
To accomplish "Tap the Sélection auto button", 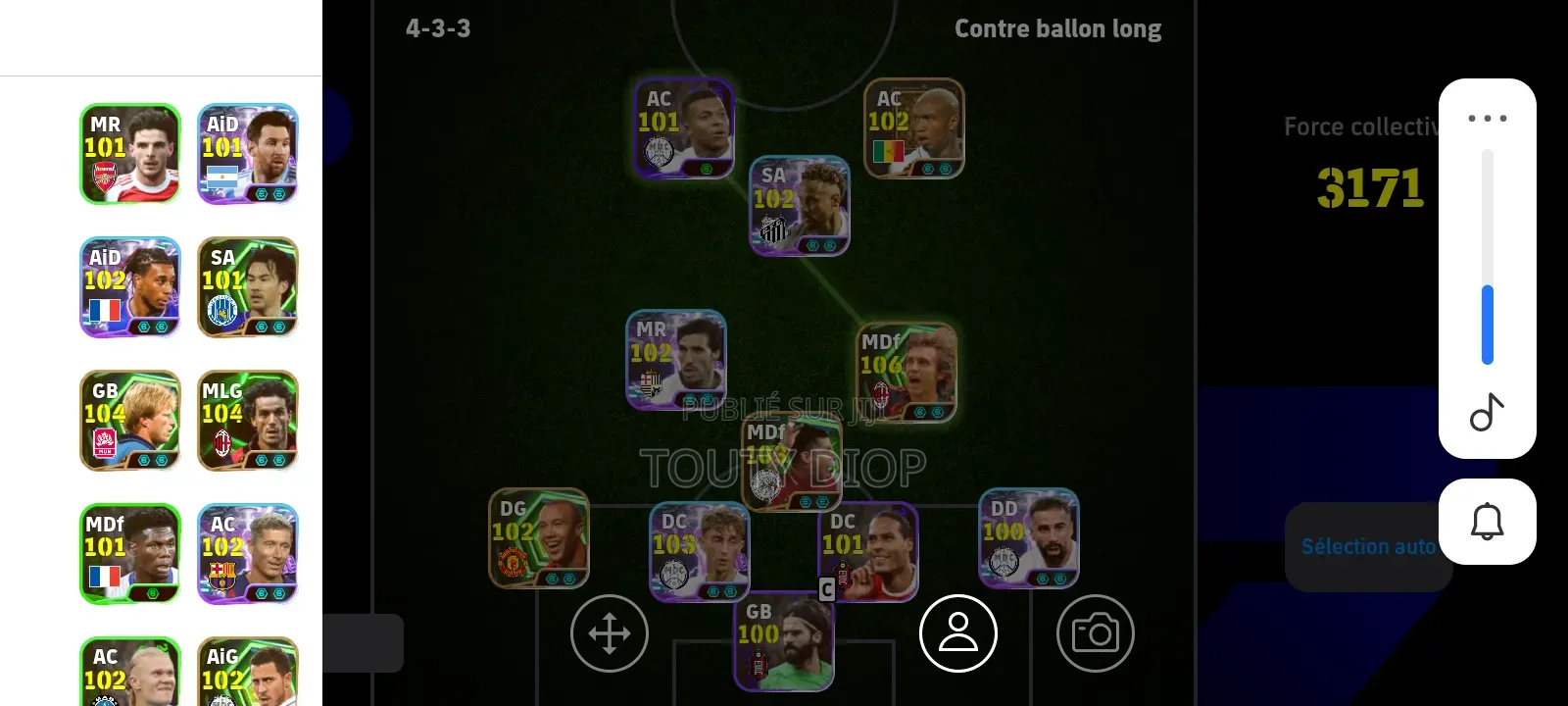I will [1368, 546].
